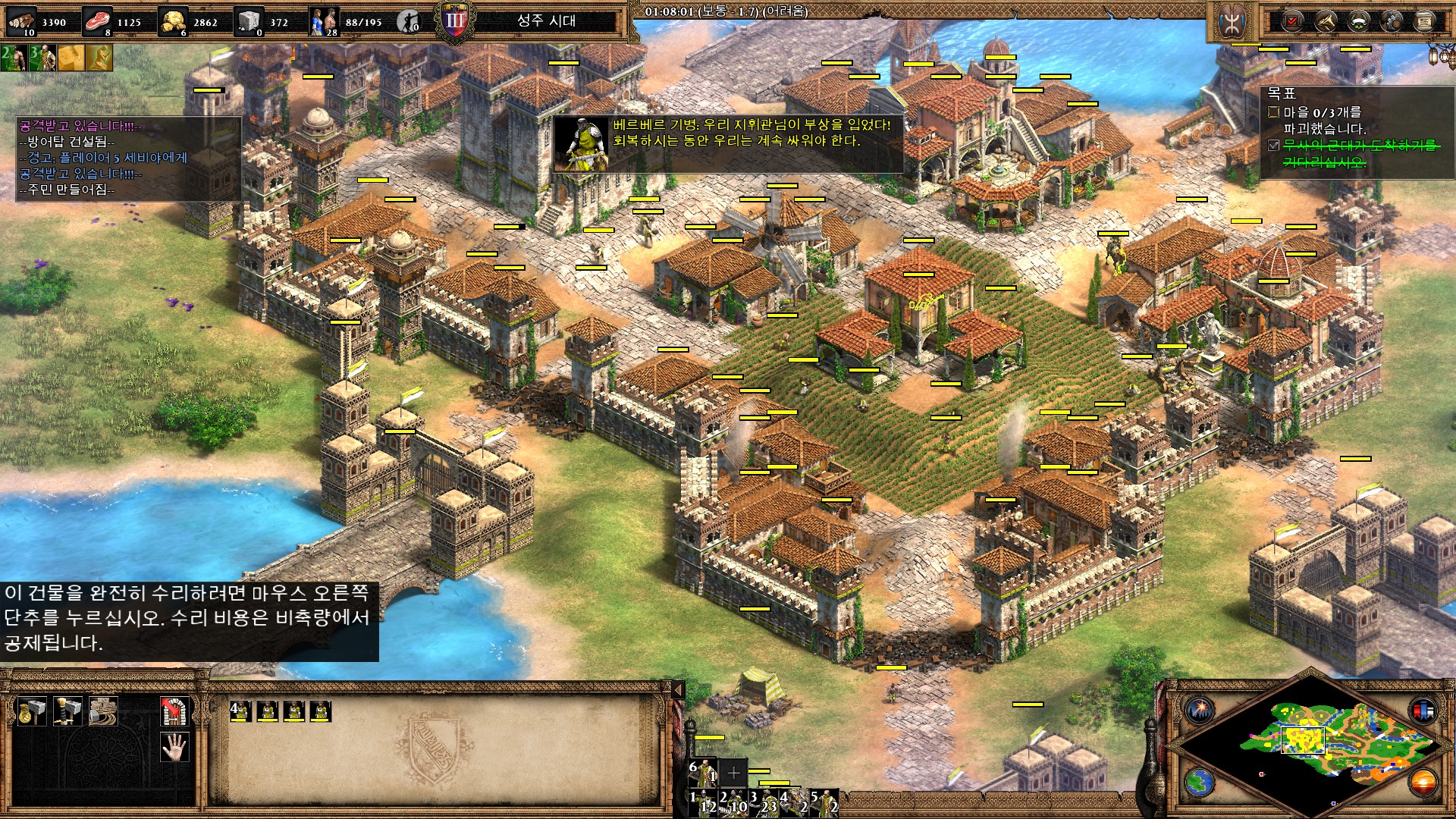The width and height of the screenshot is (1456, 819).
Task: Open the chat horn button
Action: 1325,21
